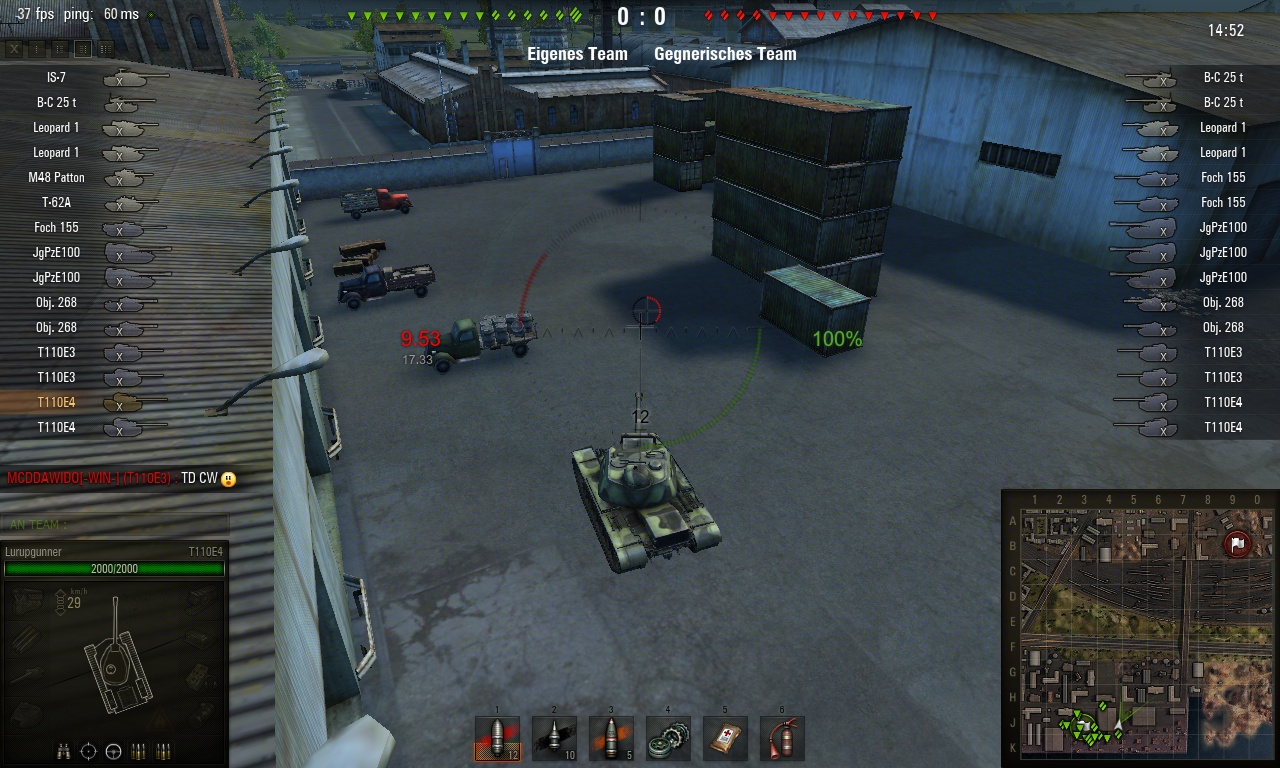Use the track repair kit consumable
This screenshot has height=768, width=1280.
click(x=668, y=738)
